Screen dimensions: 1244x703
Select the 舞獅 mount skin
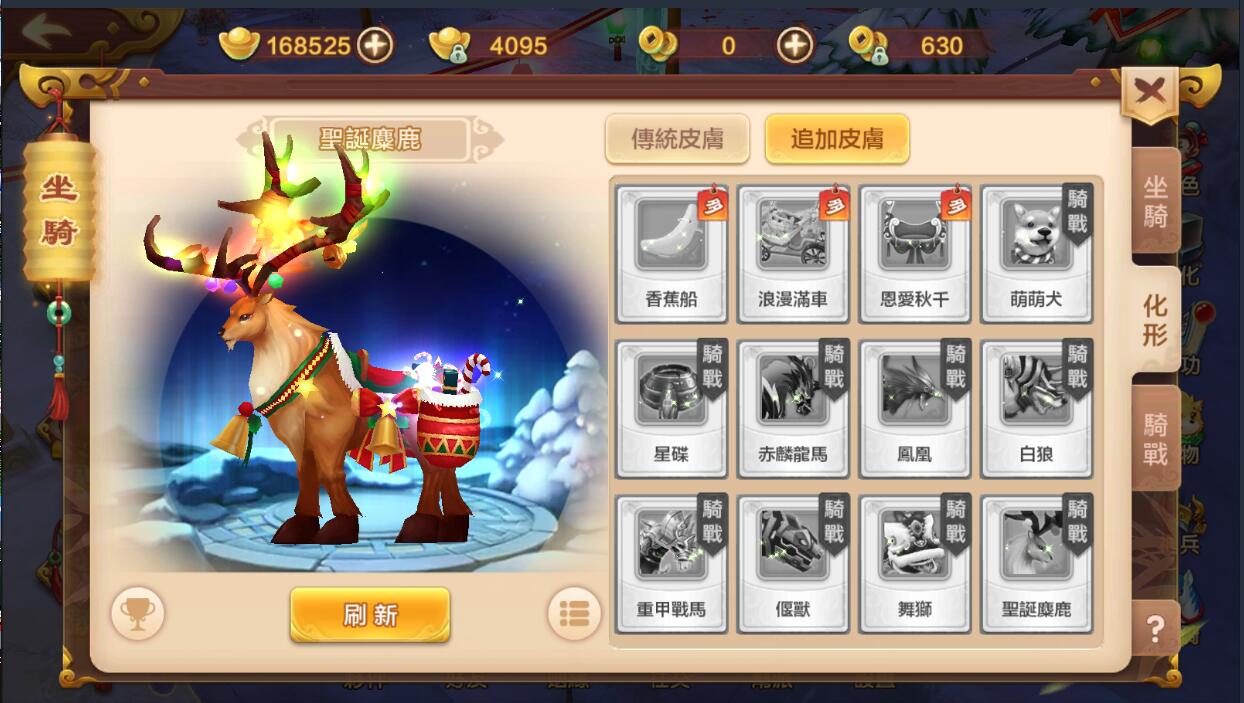coord(914,564)
